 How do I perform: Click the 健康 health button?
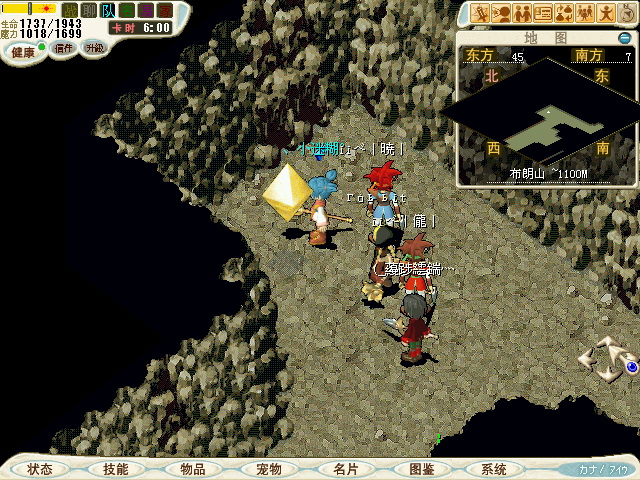coord(23,51)
